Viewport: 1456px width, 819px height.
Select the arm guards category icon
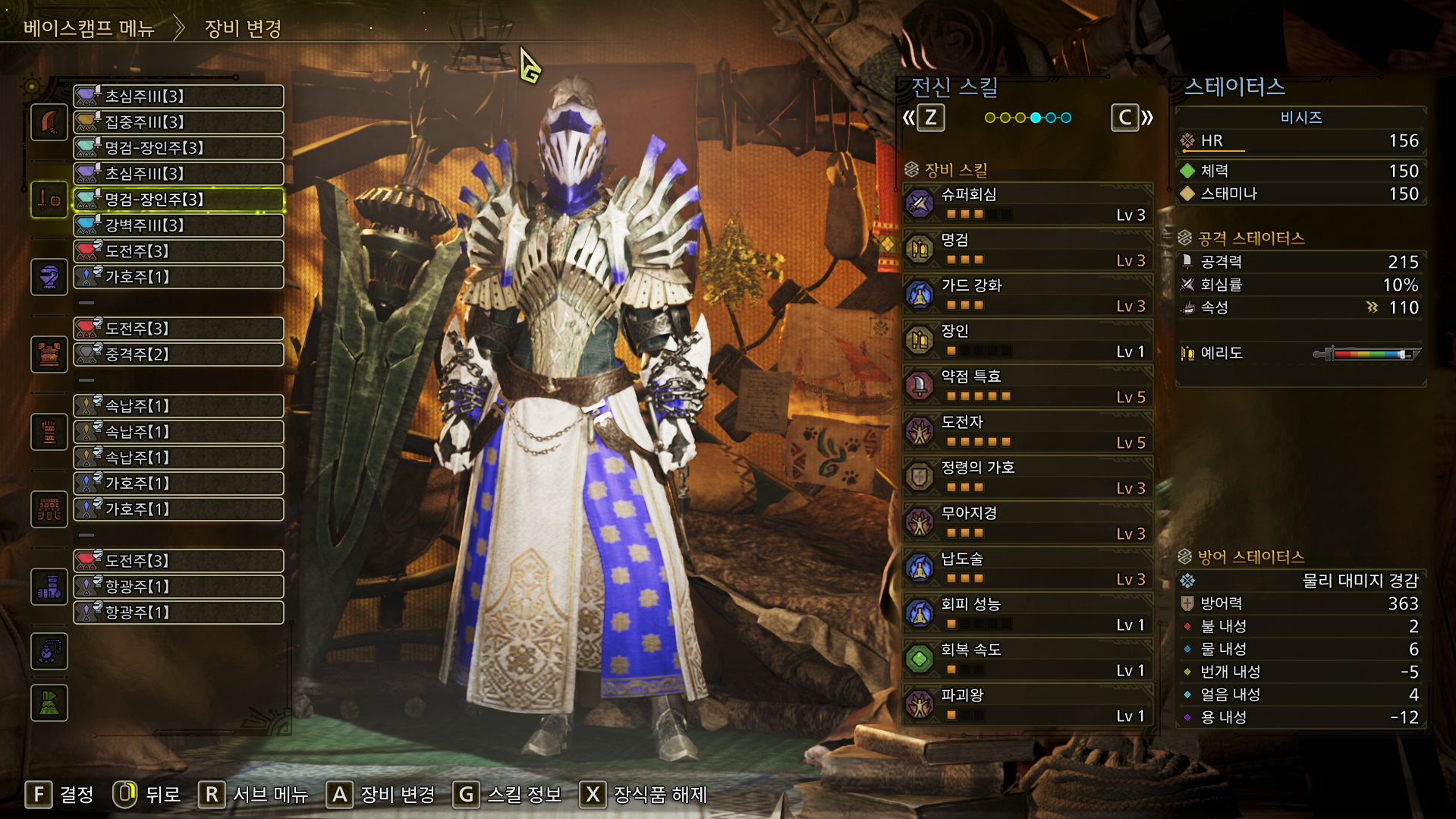[49, 432]
